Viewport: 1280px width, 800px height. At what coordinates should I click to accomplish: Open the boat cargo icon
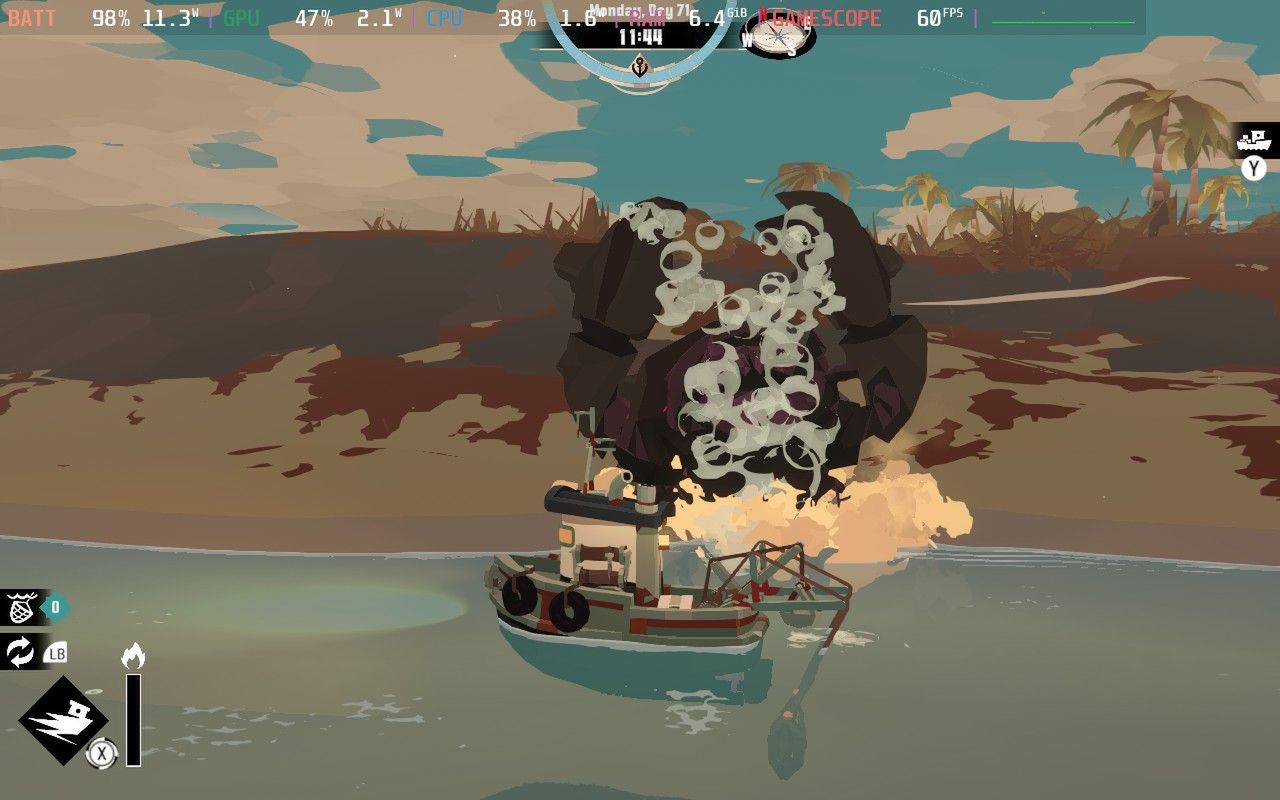(1253, 141)
